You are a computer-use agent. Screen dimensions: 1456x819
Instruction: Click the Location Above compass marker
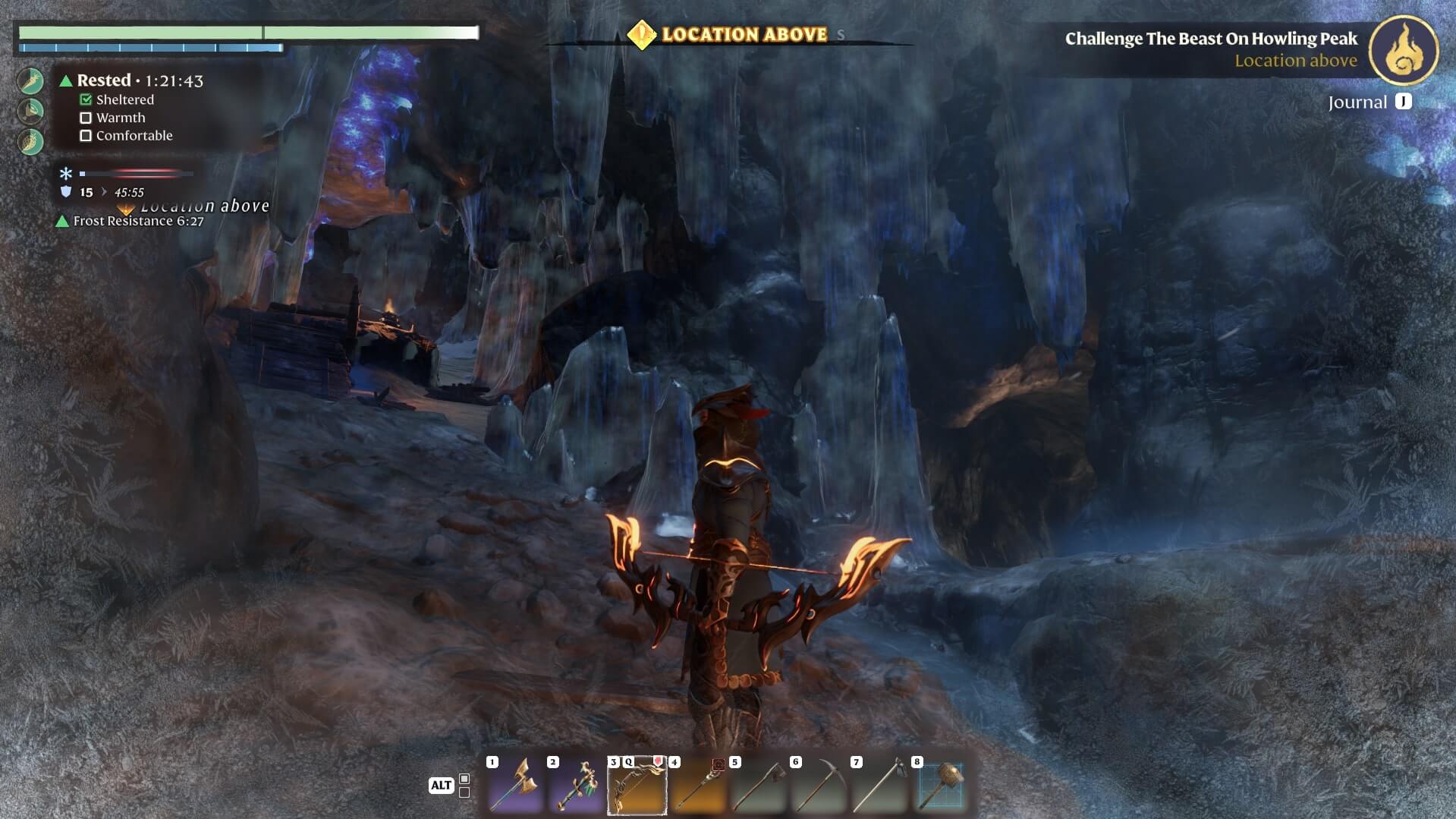click(642, 34)
